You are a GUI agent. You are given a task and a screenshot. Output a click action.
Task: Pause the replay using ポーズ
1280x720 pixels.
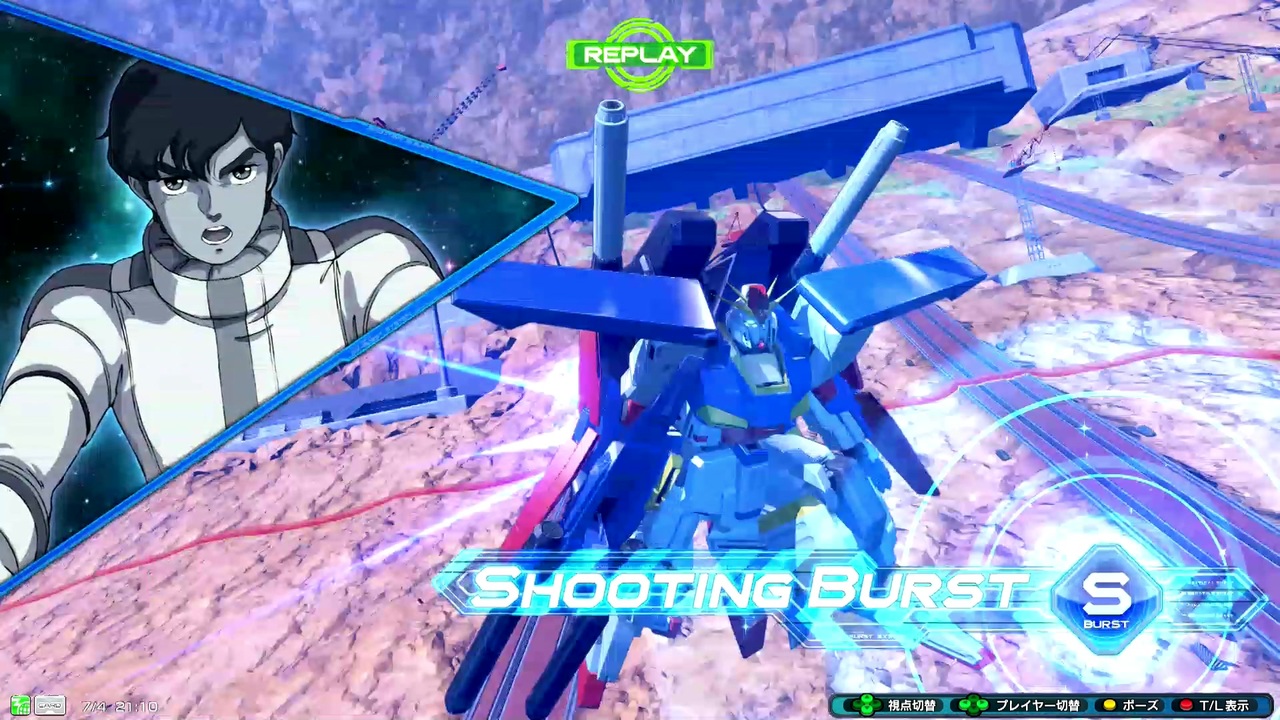pyautogui.click(x=1142, y=706)
